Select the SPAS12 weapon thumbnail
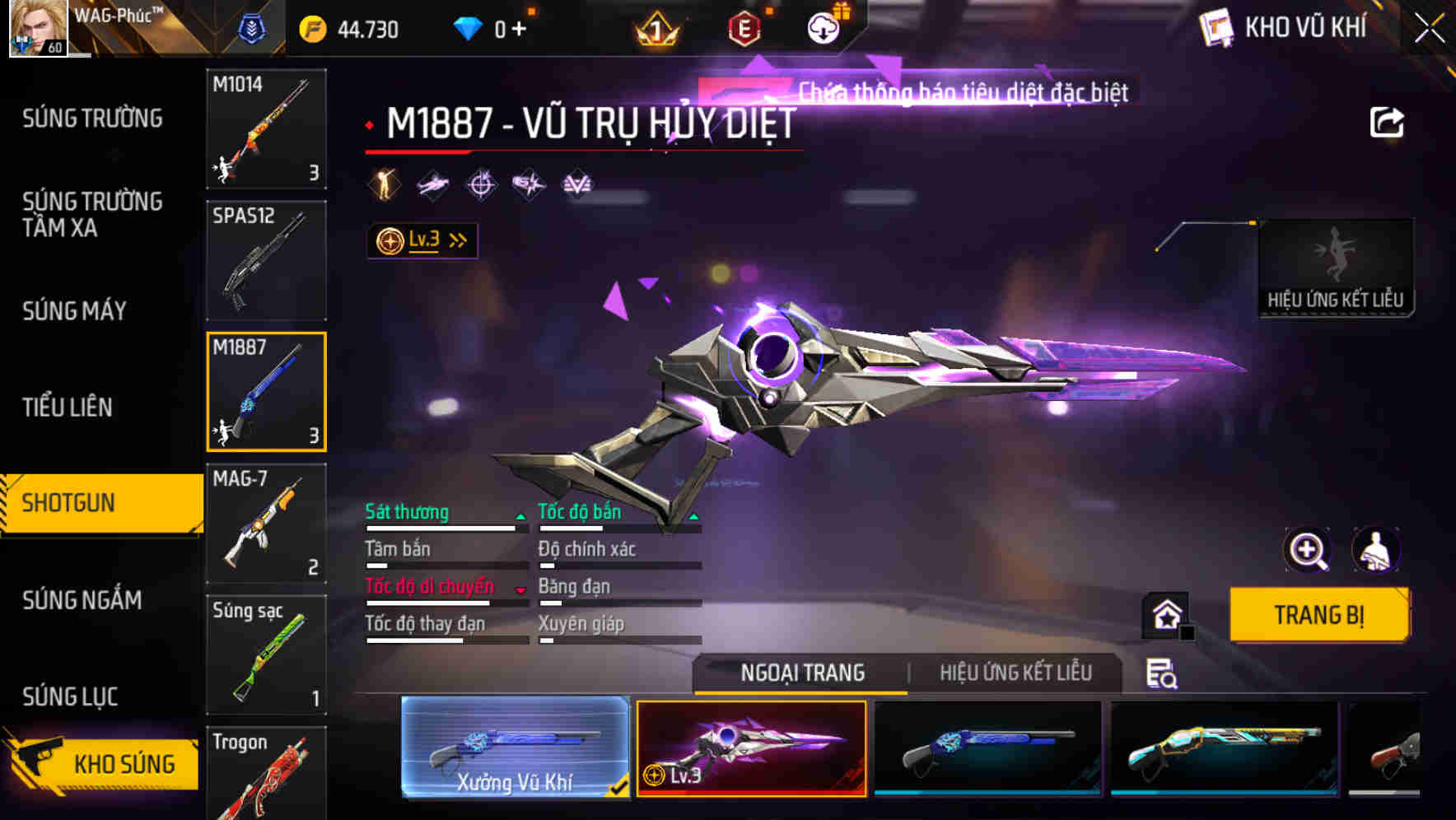The width and height of the screenshot is (1456, 820). pos(265,259)
